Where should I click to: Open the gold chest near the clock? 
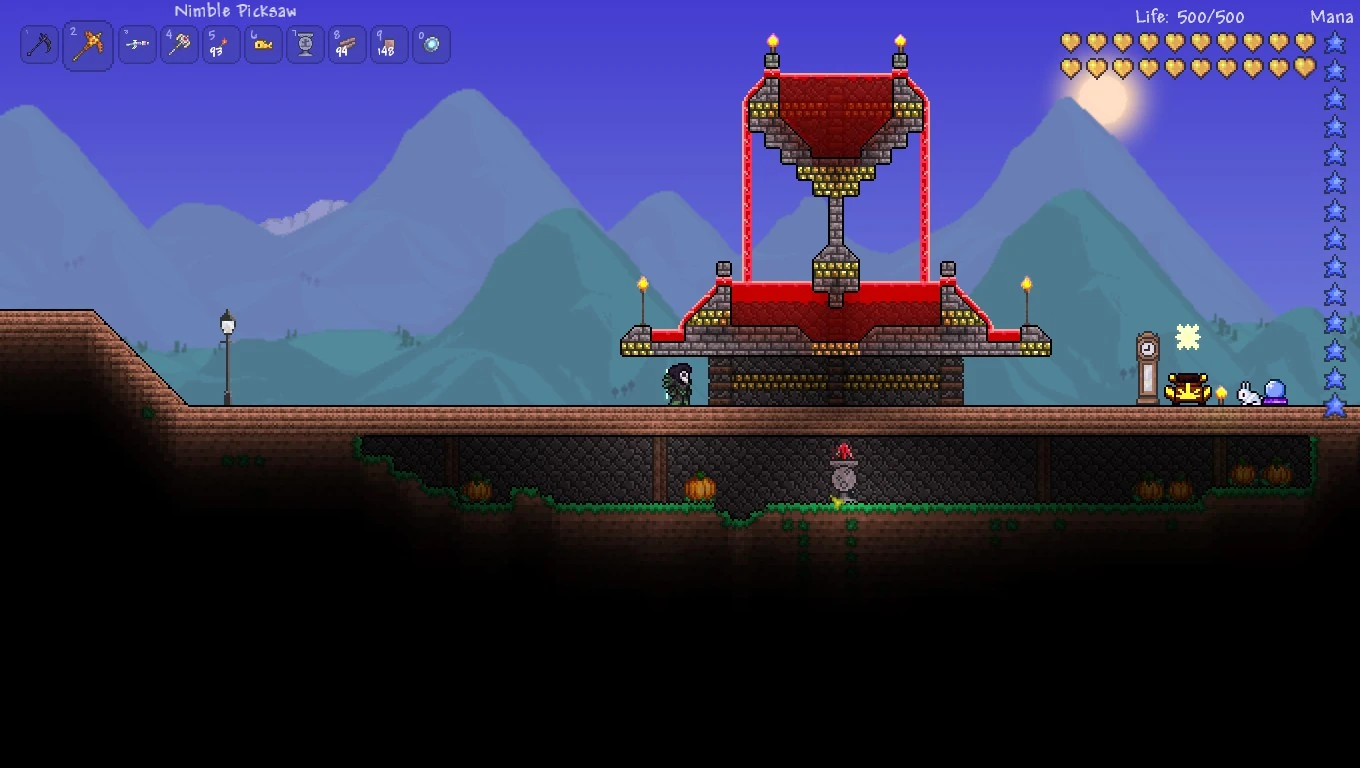(x=1185, y=388)
